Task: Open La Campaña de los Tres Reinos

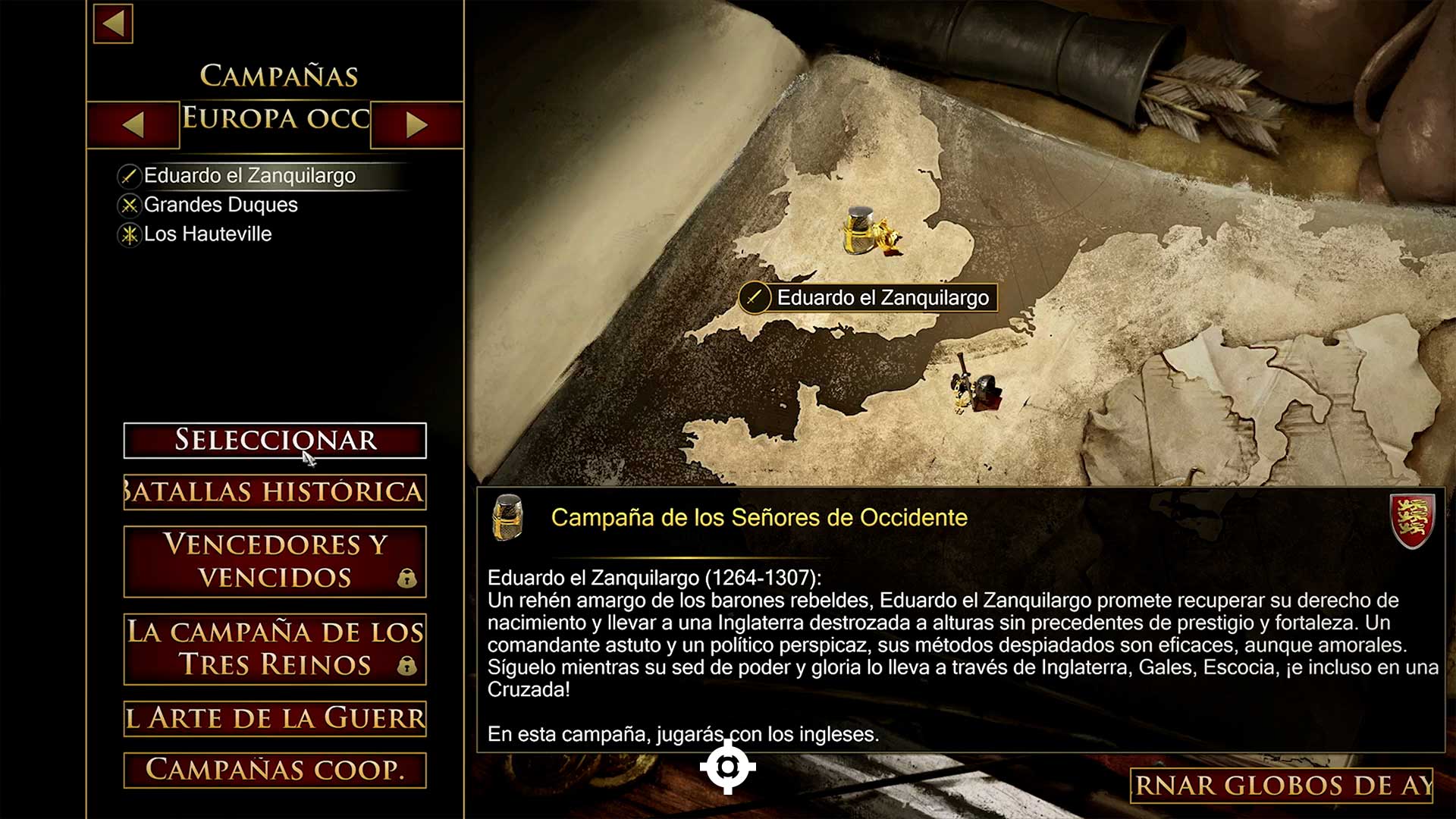Action: click(x=275, y=649)
